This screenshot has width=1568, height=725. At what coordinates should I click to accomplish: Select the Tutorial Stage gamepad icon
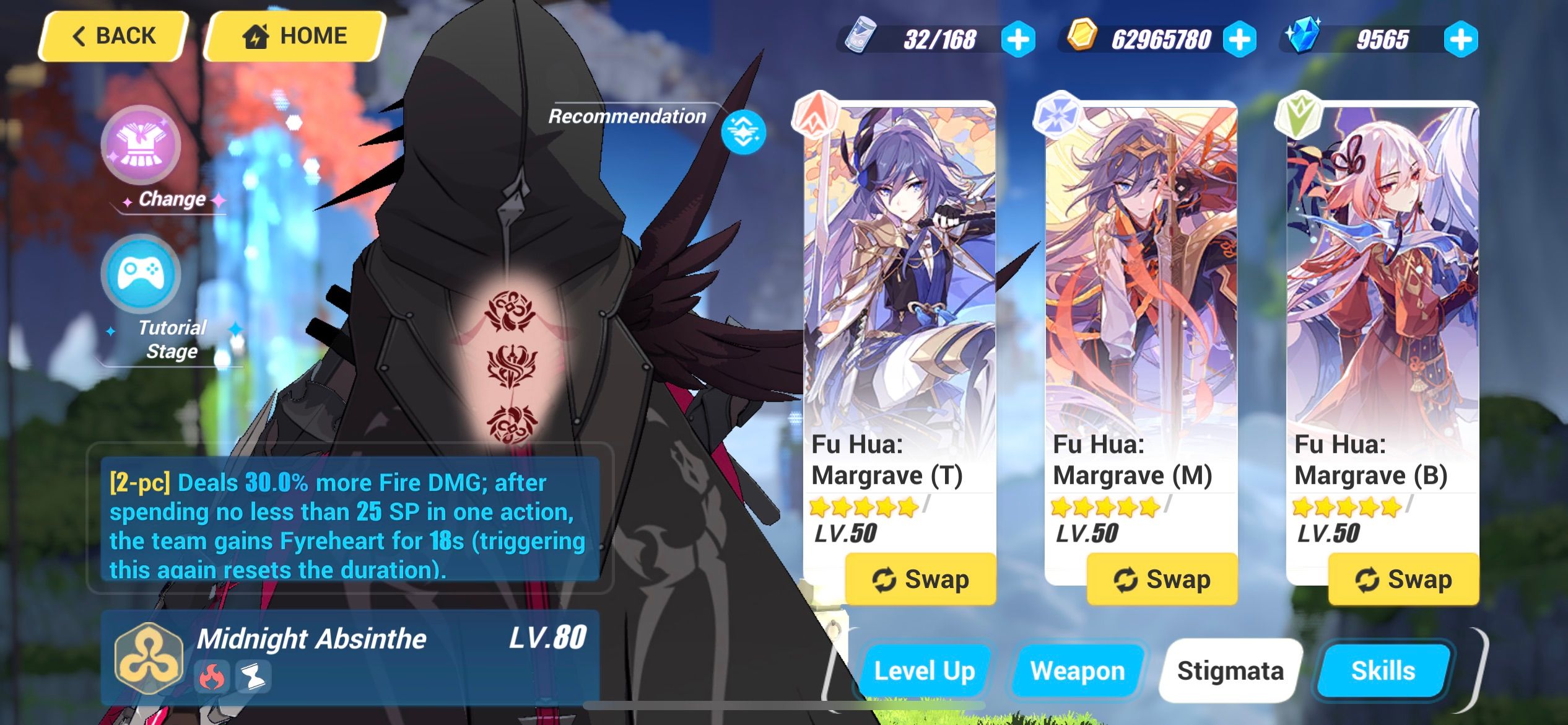142,273
